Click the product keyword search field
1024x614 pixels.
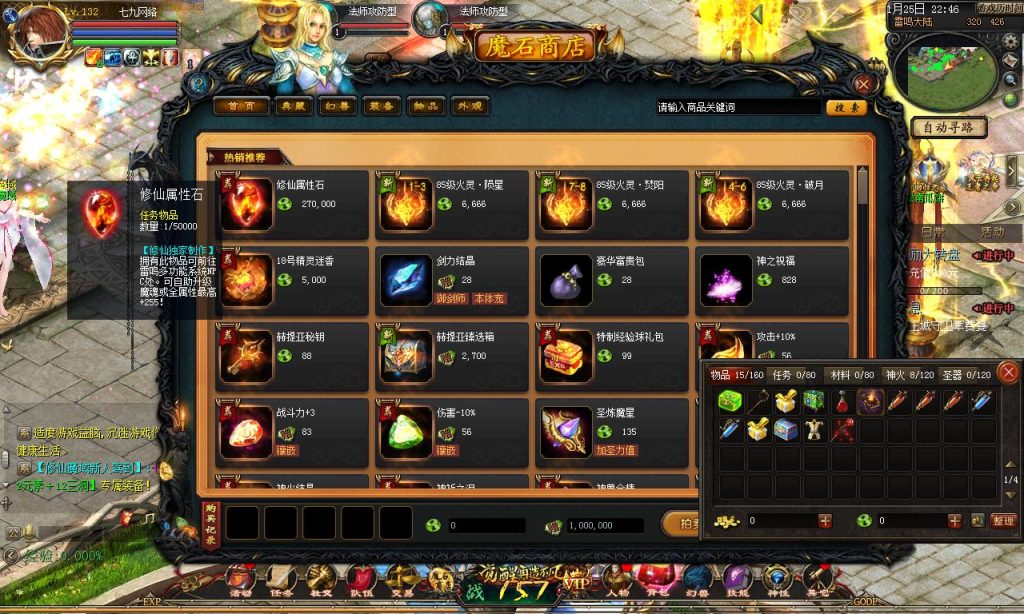[x=736, y=107]
